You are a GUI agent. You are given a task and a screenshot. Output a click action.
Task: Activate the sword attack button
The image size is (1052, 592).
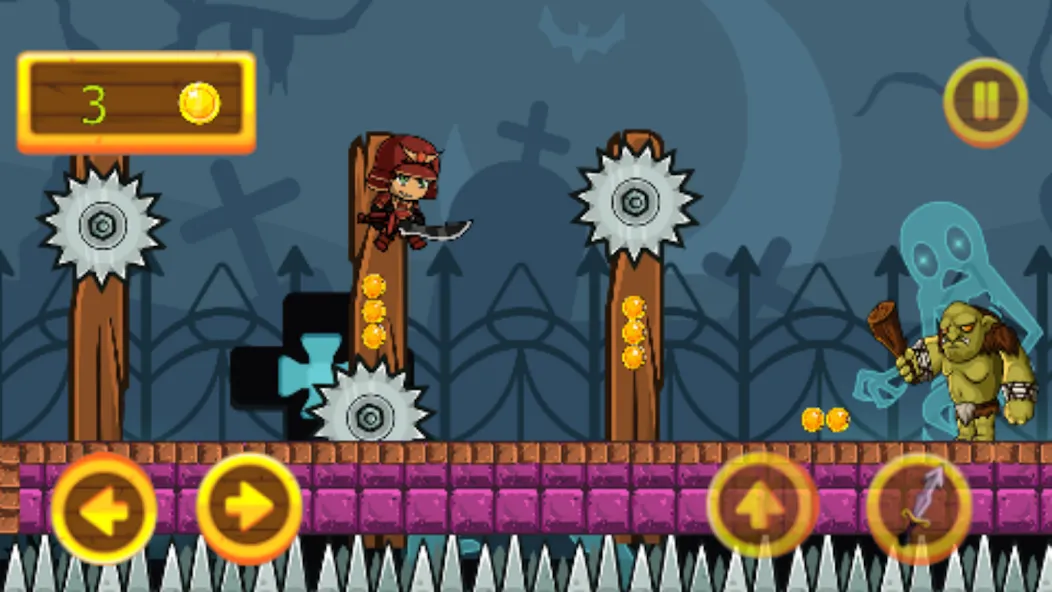coord(918,505)
